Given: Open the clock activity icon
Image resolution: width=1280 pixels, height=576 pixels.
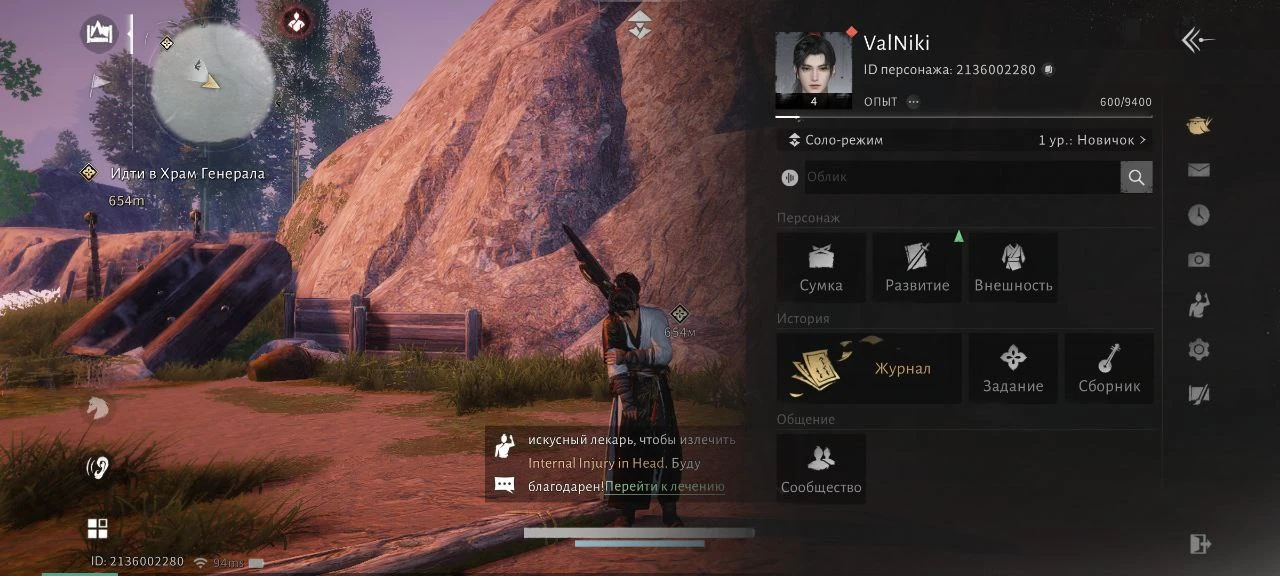Looking at the screenshot, I should tap(1198, 215).
